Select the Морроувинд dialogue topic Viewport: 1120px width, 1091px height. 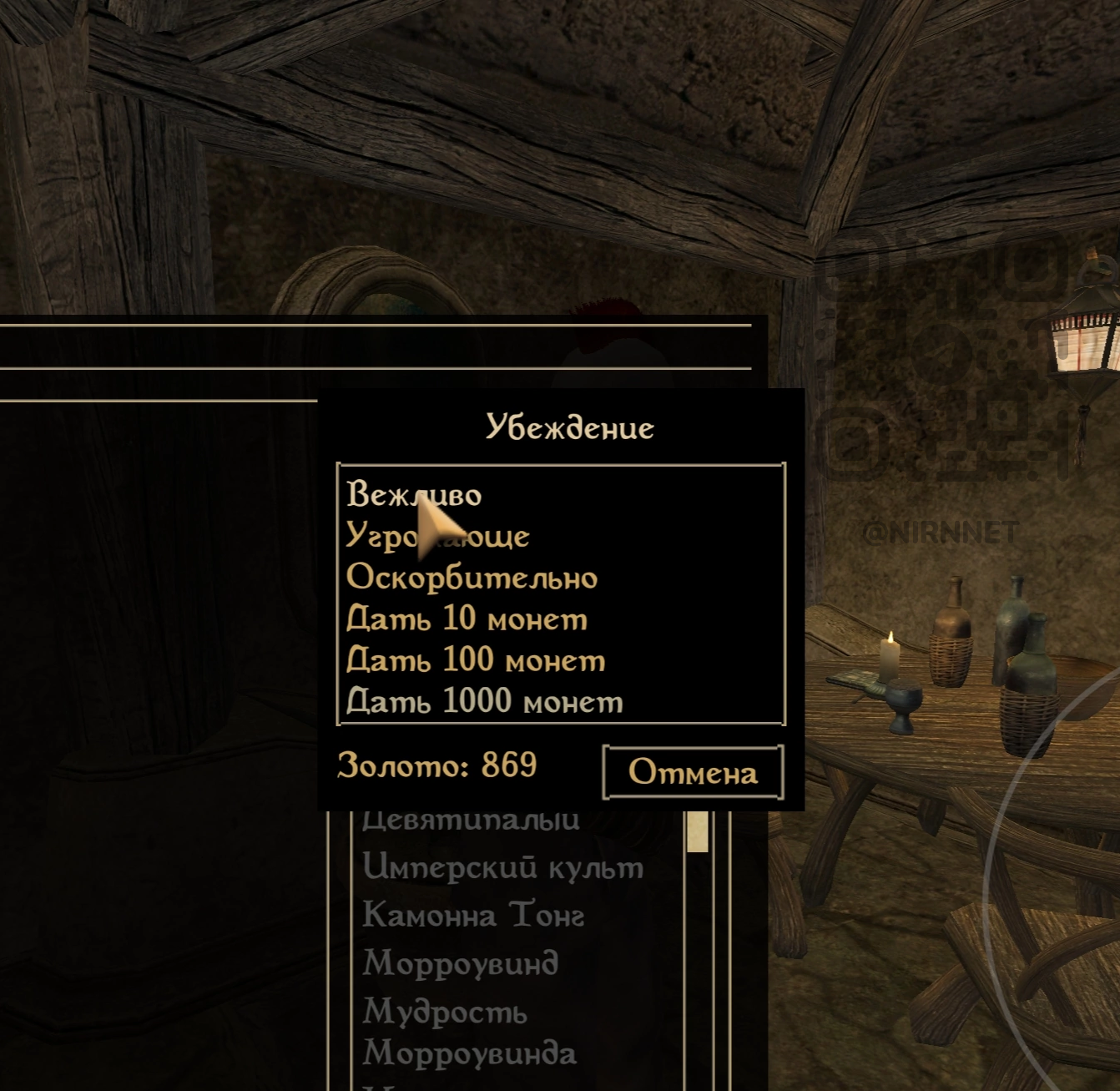[x=460, y=963]
